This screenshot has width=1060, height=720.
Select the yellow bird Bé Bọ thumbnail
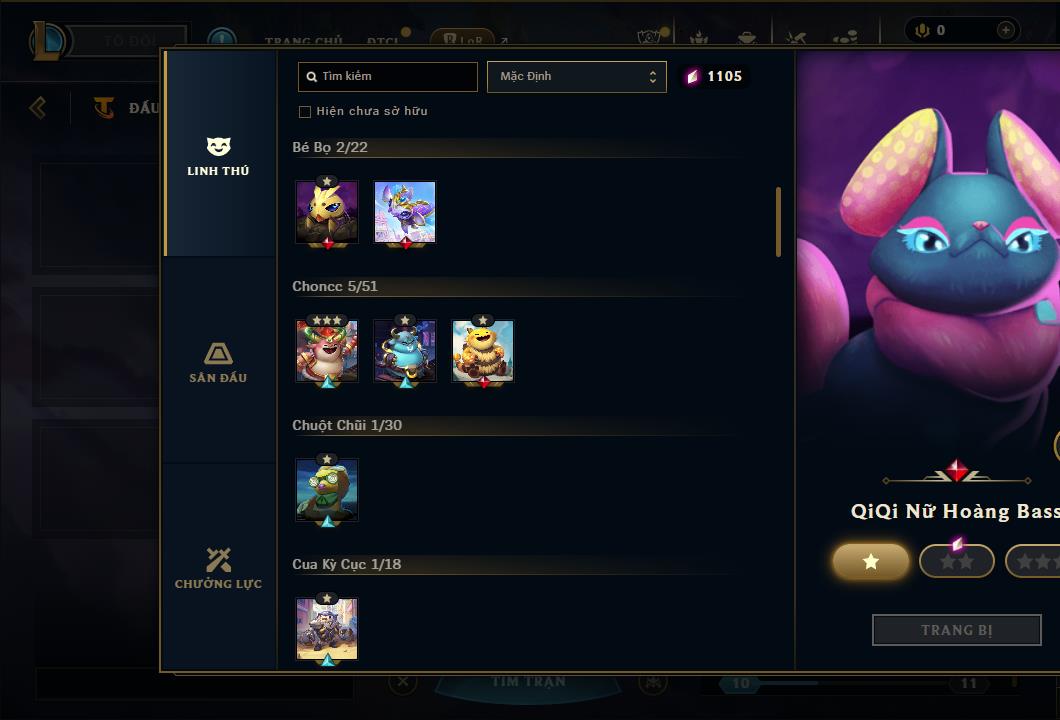(x=327, y=212)
